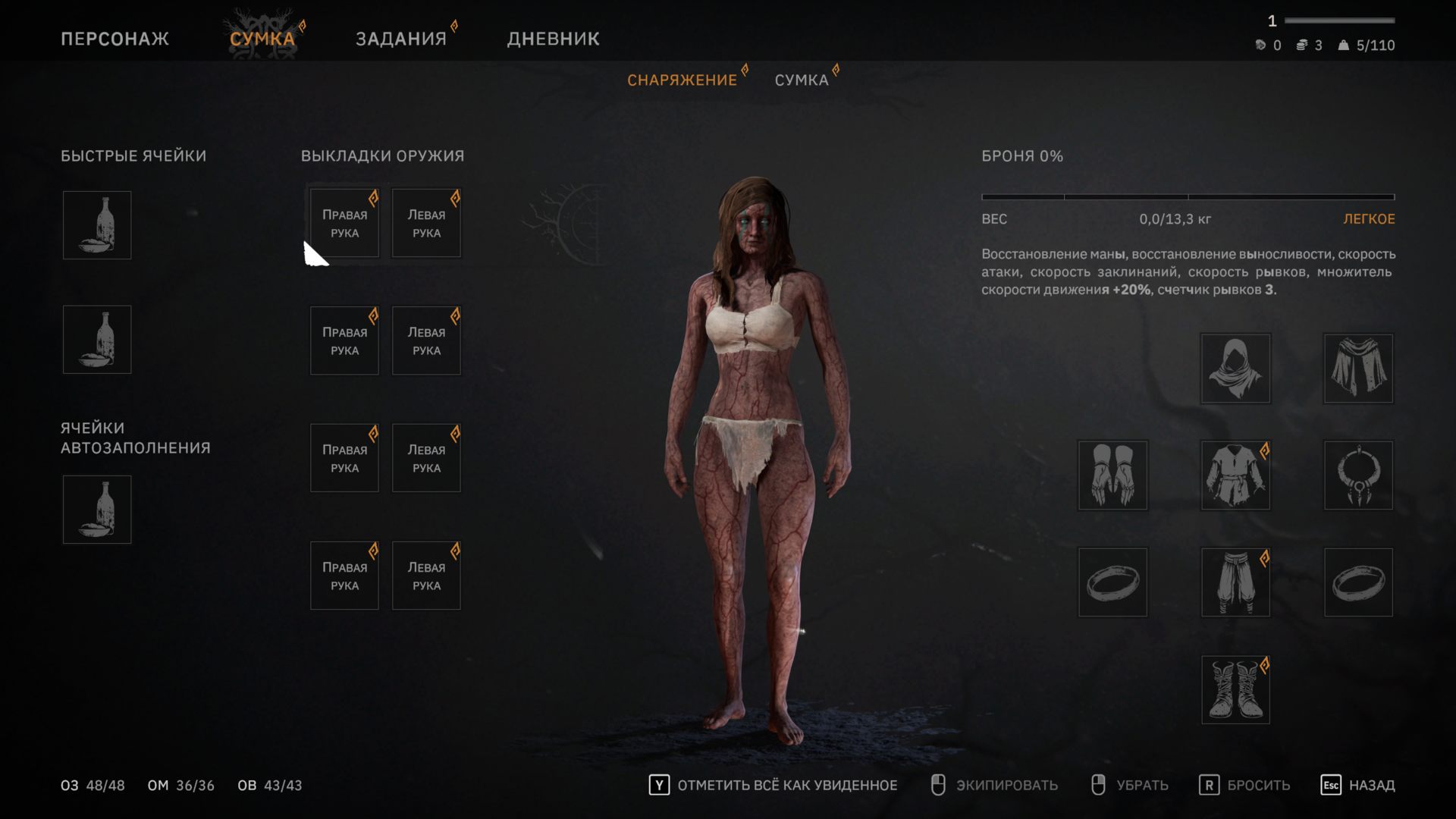The image size is (1456, 819).
Task: Select the cloak equipment slot
Action: (x=1358, y=369)
